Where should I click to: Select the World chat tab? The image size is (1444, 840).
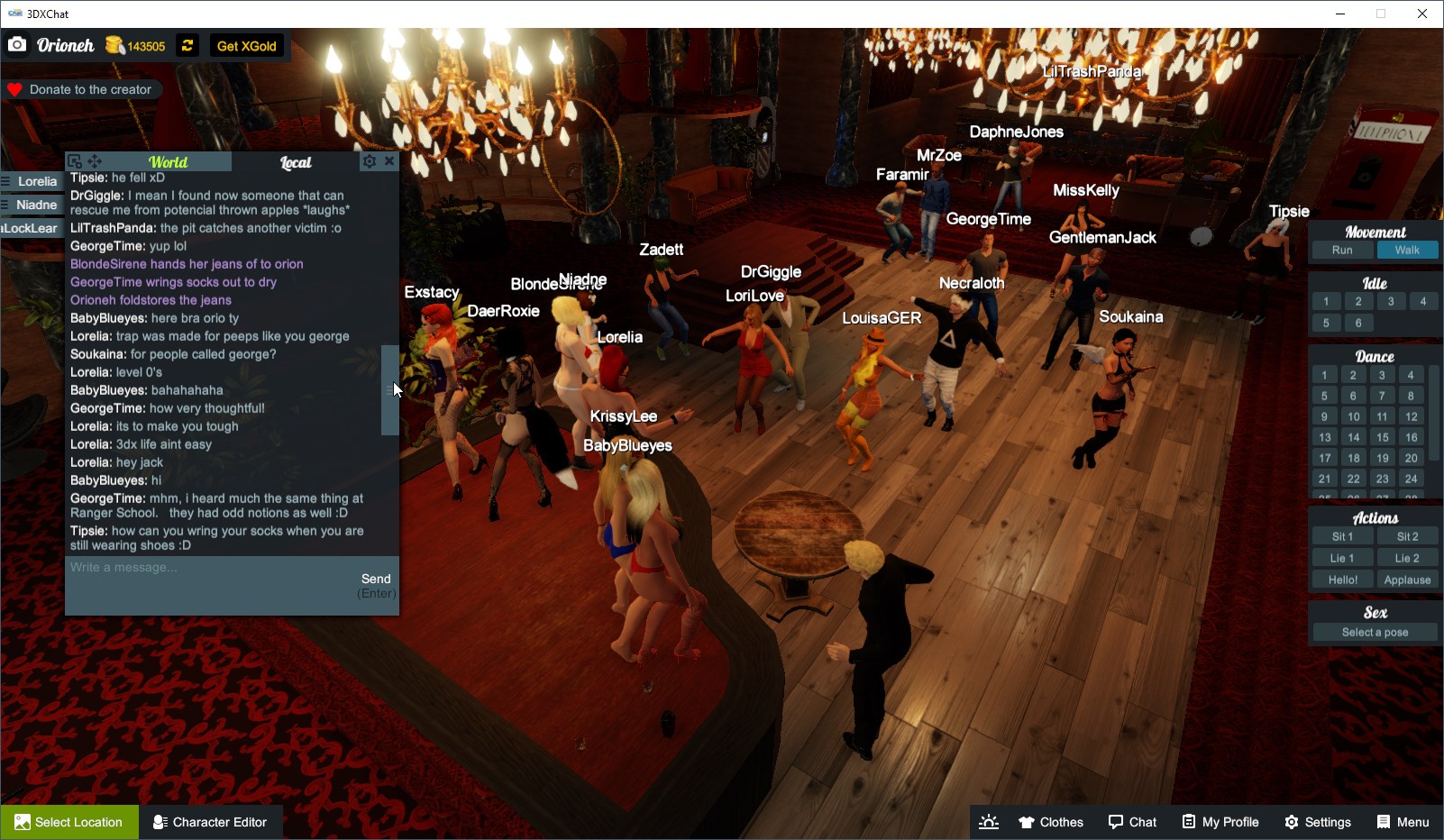pos(169,162)
